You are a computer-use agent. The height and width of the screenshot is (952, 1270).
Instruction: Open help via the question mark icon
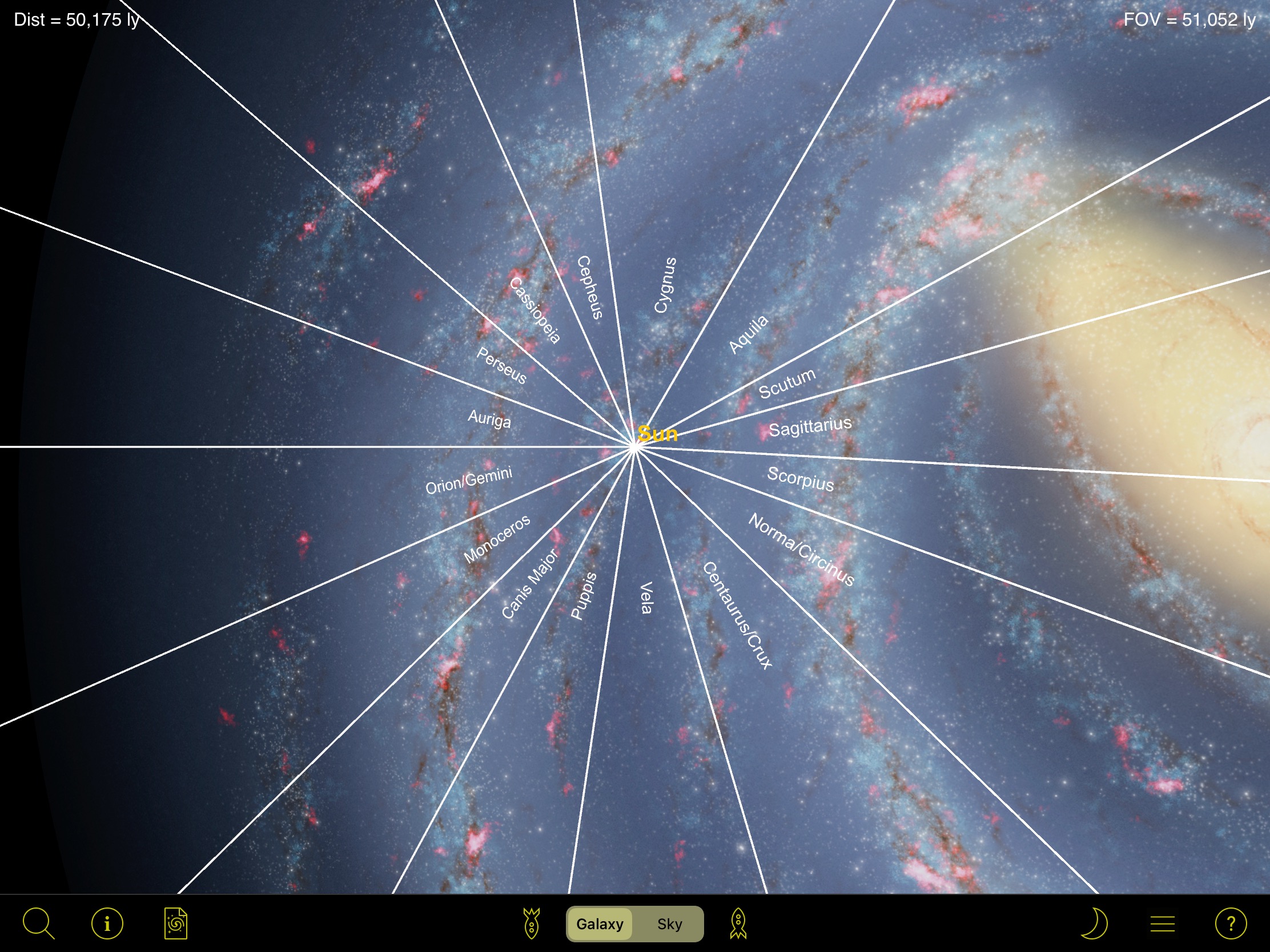coord(1233,923)
